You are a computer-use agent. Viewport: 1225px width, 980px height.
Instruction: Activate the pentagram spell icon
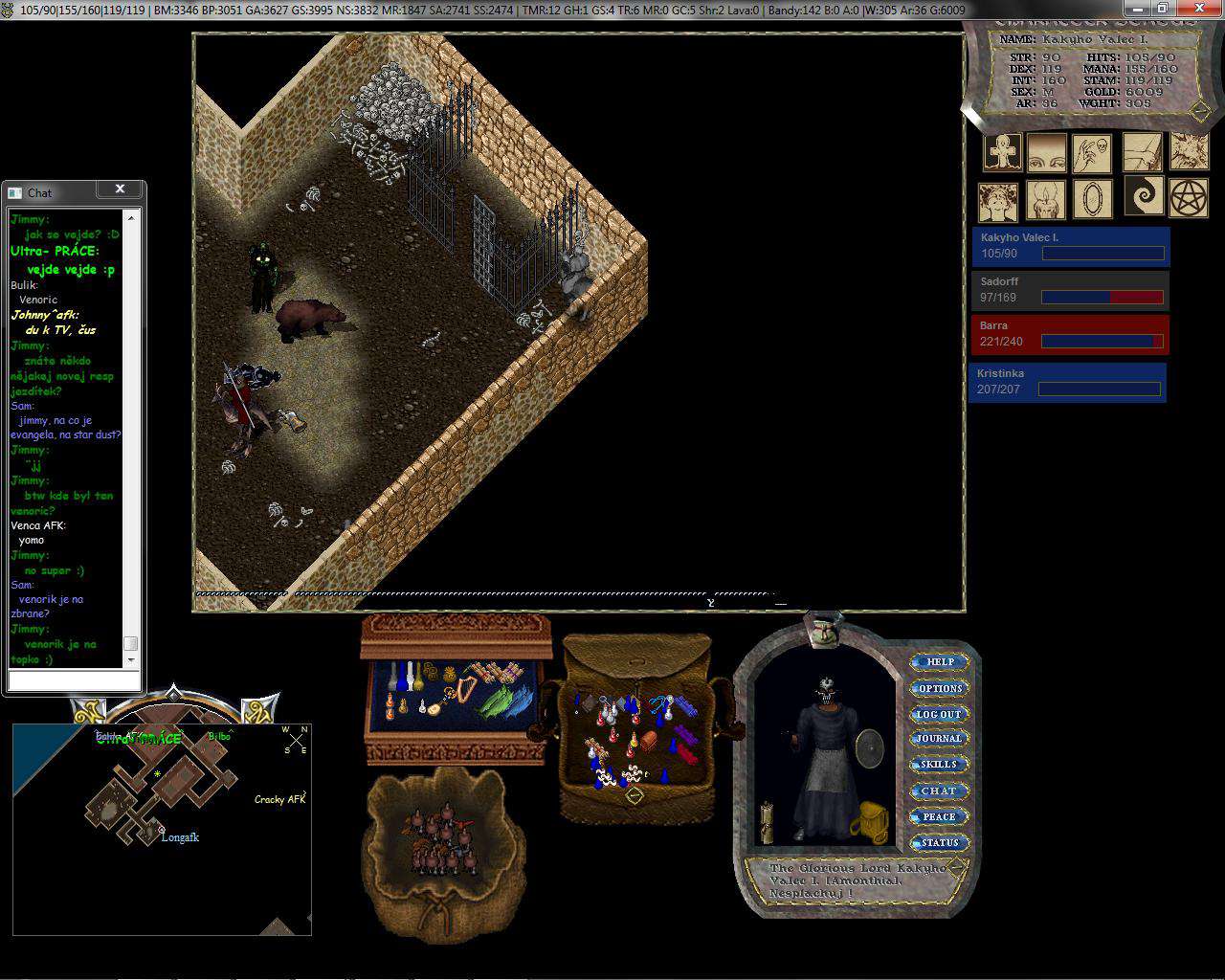coord(1191,197)
